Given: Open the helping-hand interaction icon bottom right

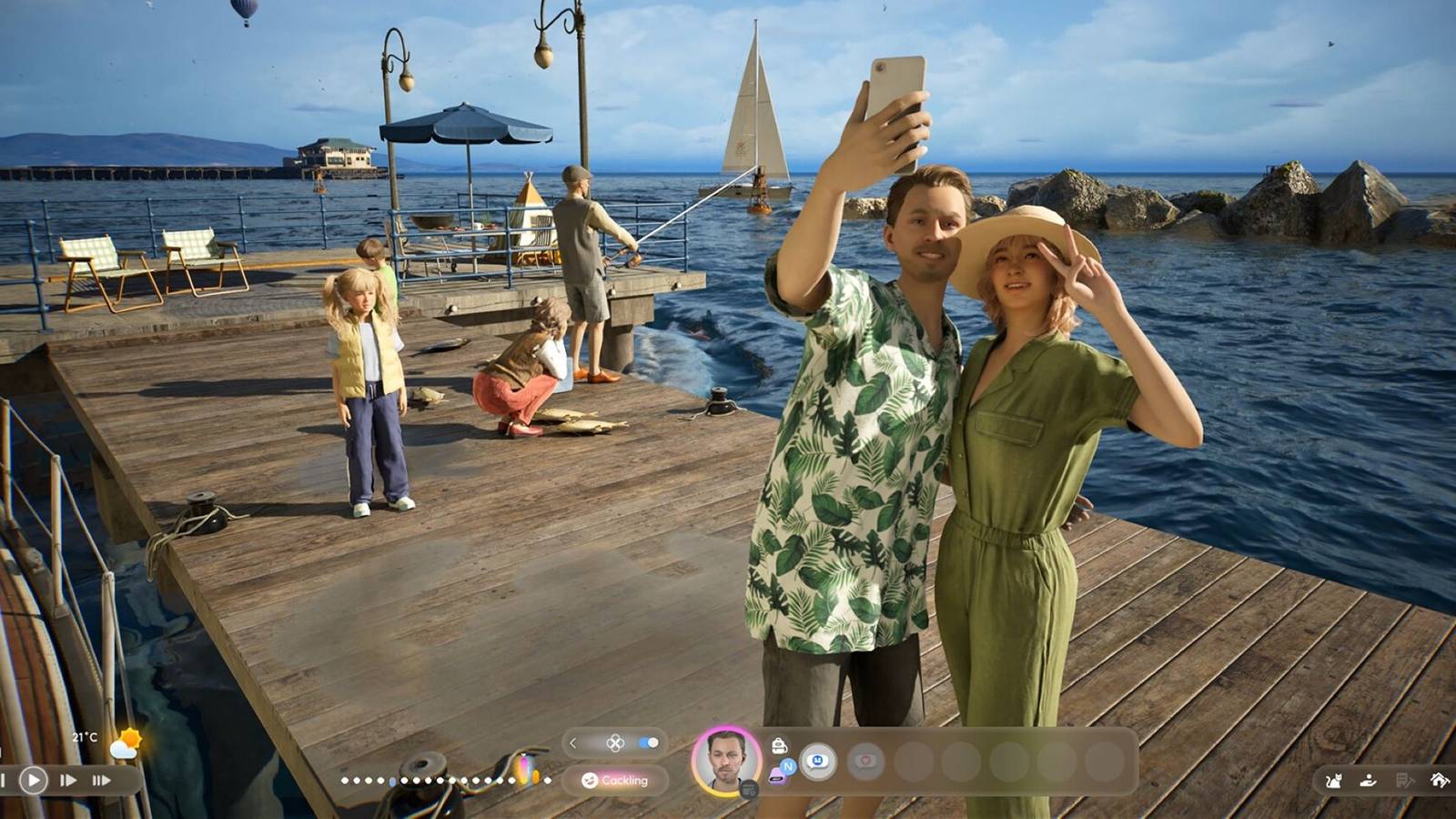Looking at the screenshot, I should tap(1368, 780).
